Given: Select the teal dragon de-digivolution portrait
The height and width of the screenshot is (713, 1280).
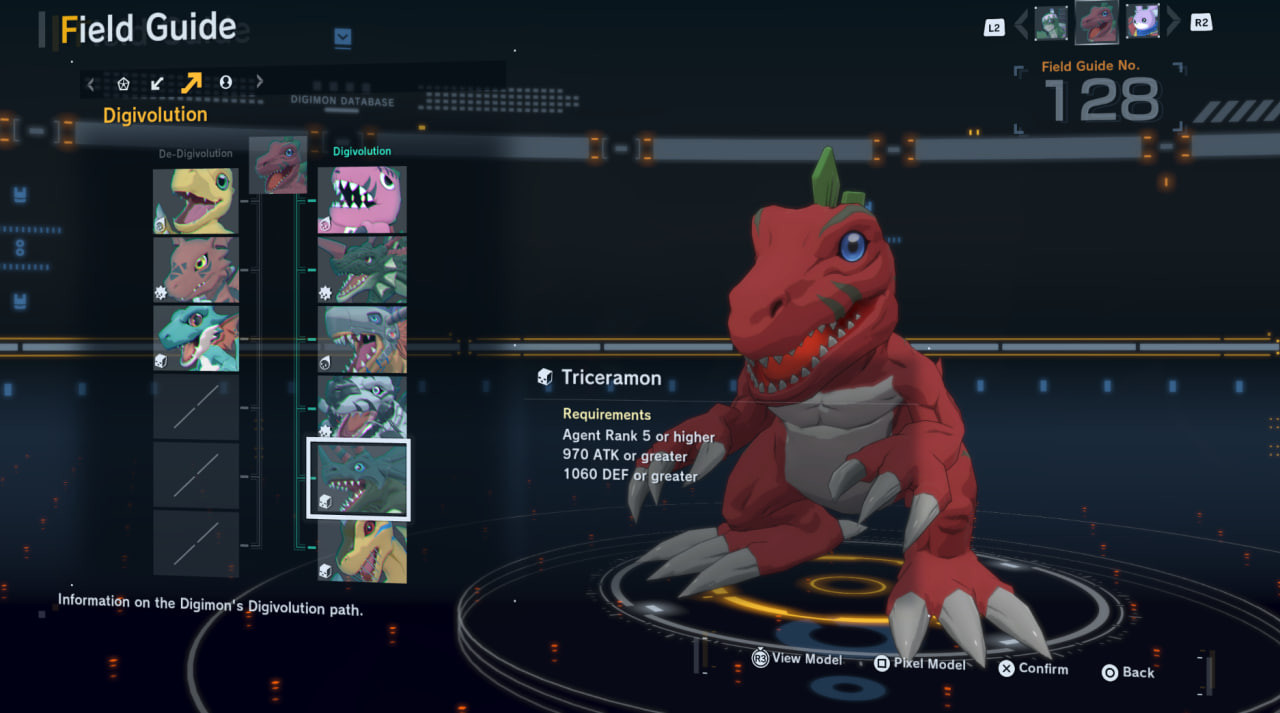Looking at the screenshot, I should [196, 338].
